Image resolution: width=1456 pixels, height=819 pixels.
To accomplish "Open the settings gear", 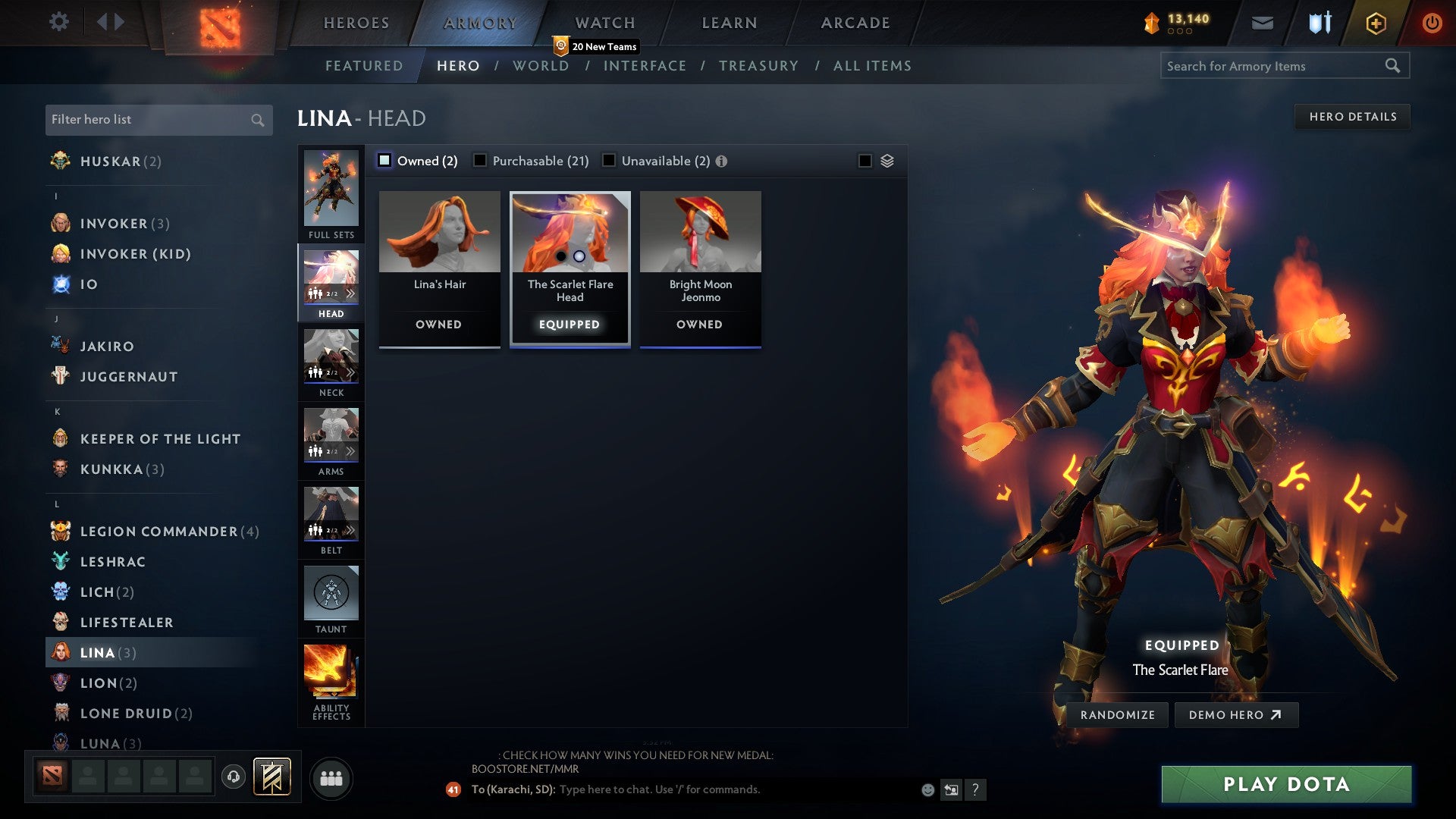I will (58, 22).
